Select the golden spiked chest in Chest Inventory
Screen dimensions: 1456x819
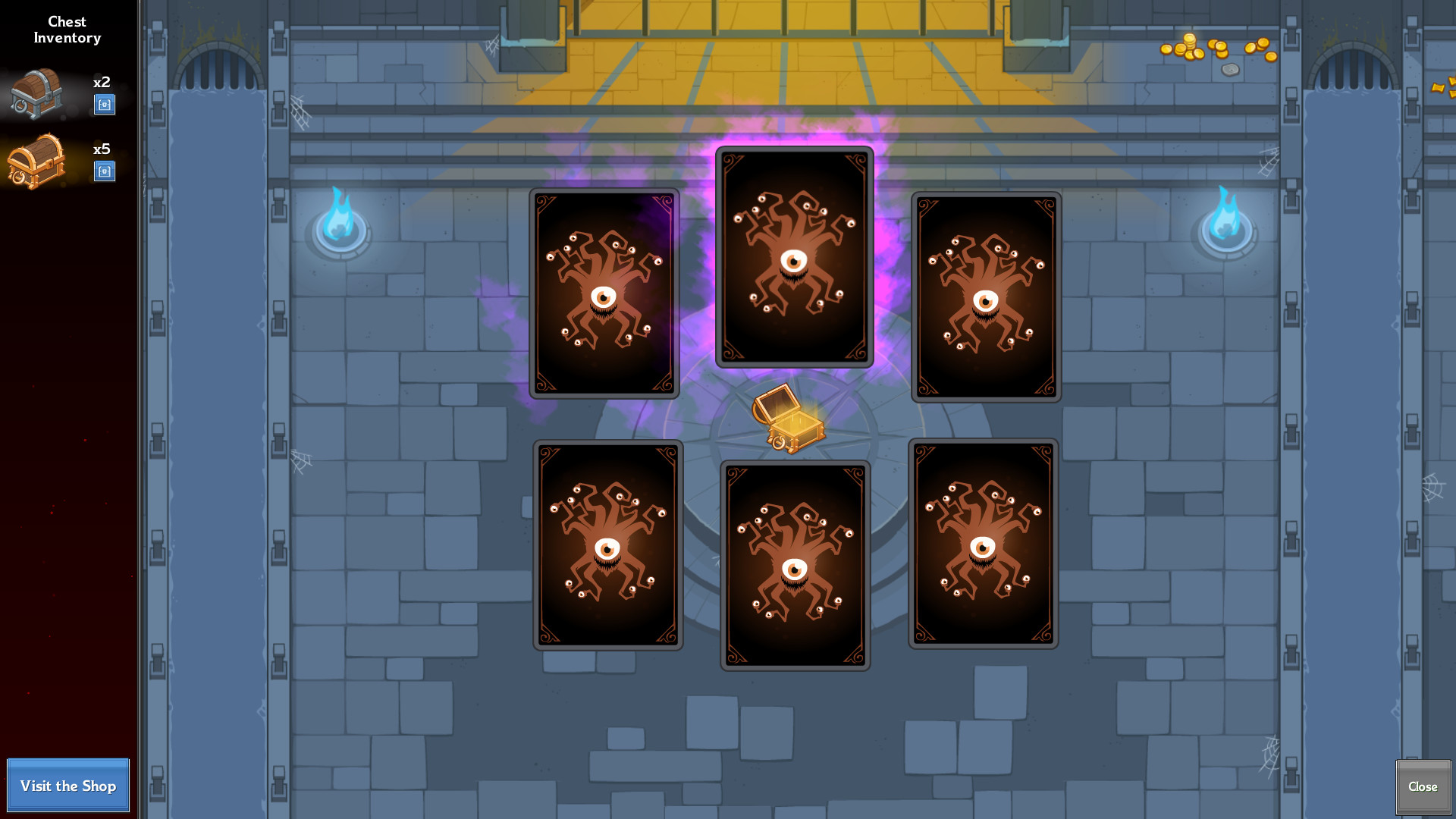[36, 162]
